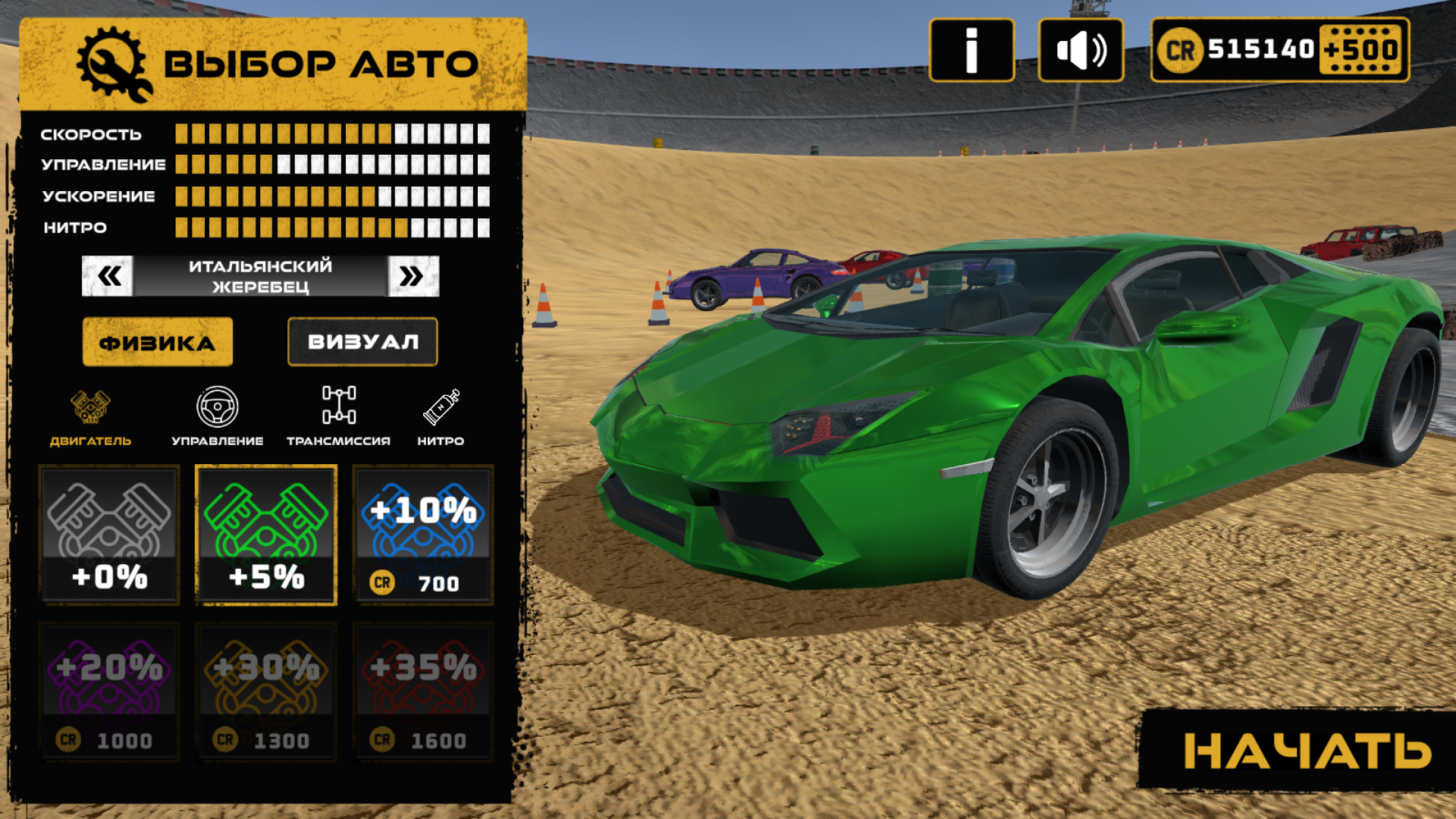Go to the previous car with the left arrow
Screen dimensions: 1456x819
[107, 275]
